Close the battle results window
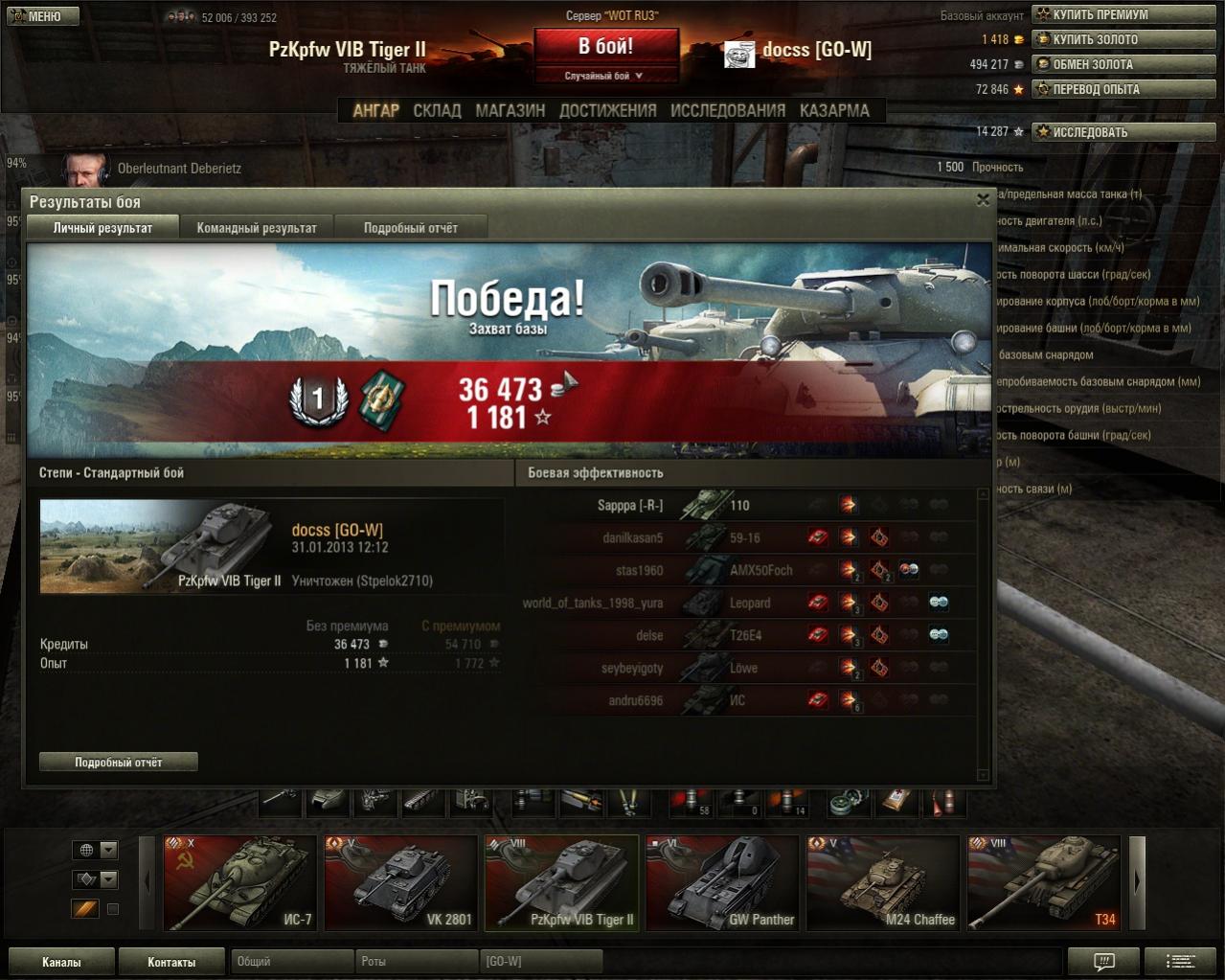 983,200
